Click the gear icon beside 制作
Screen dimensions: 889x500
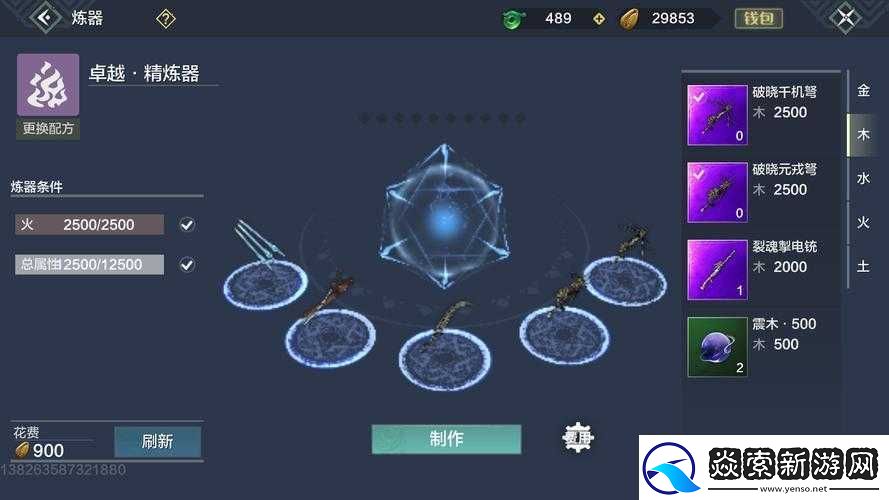click(577, 438)
